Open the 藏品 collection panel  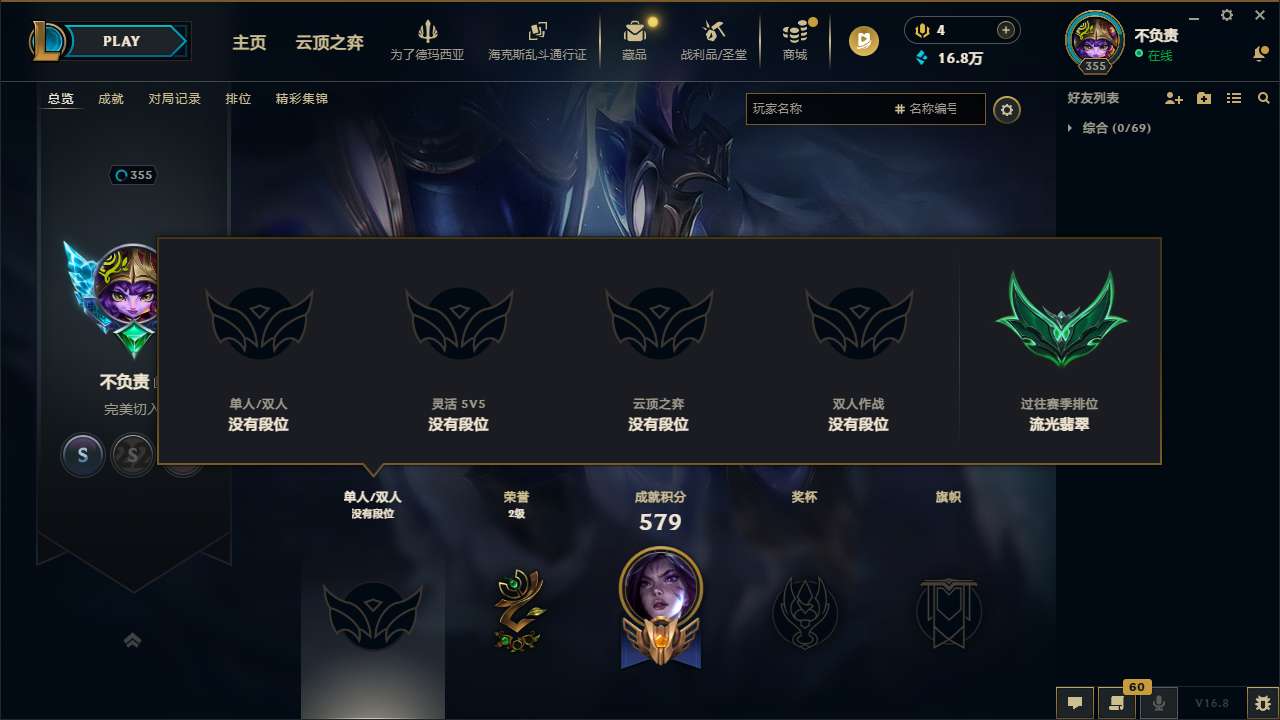(634, 40)
